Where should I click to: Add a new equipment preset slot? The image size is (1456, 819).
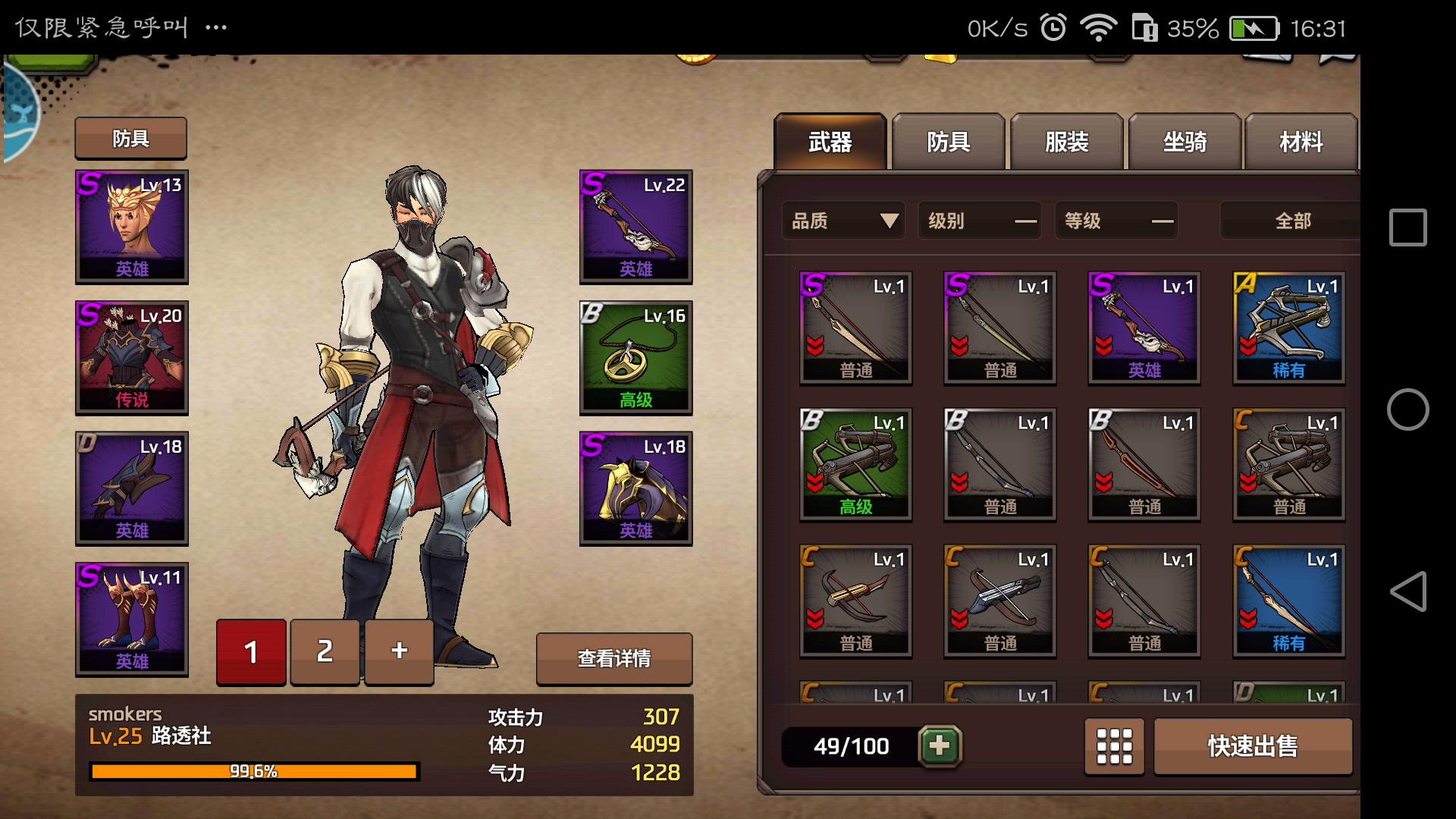[399, 651]
